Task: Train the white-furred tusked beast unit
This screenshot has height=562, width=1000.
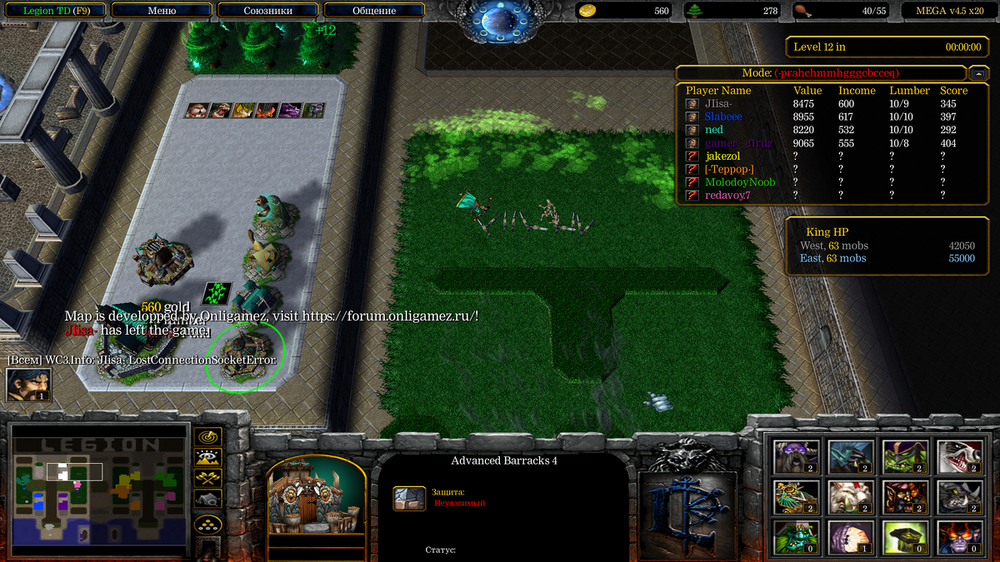Action: [x=849, y=497]
